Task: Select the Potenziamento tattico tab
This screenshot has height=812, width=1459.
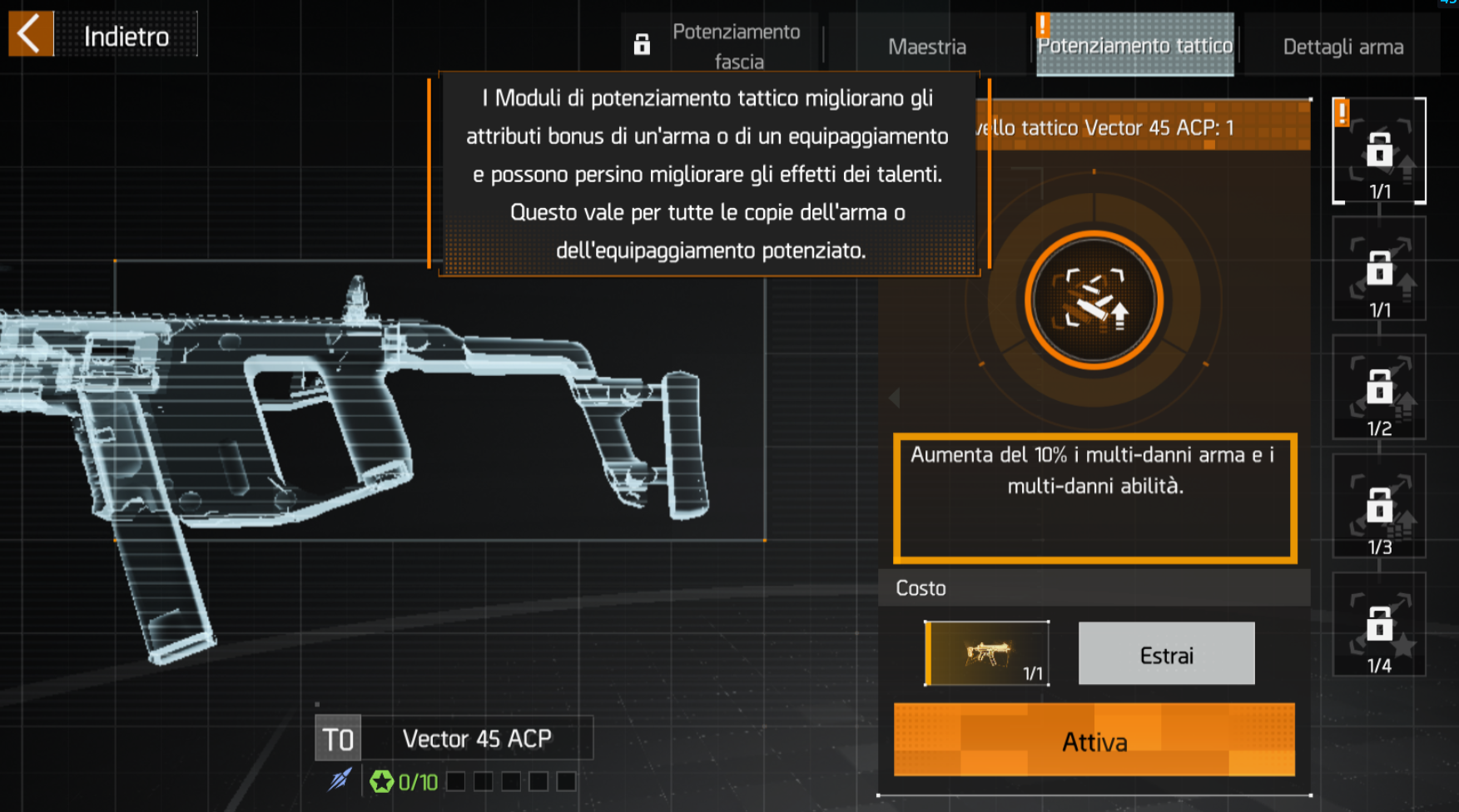Action: coord(1134,46)
